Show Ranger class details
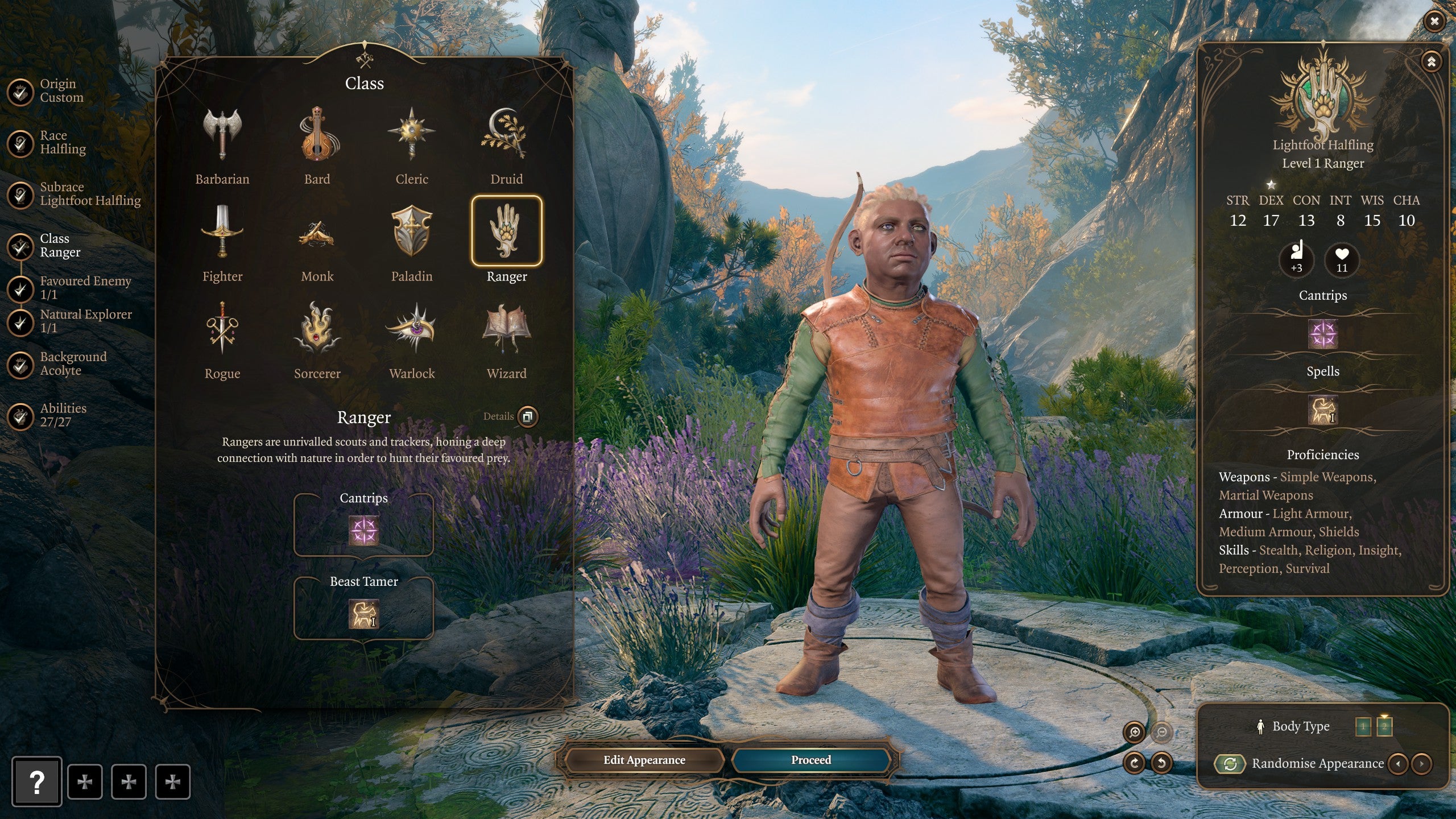 527,416
